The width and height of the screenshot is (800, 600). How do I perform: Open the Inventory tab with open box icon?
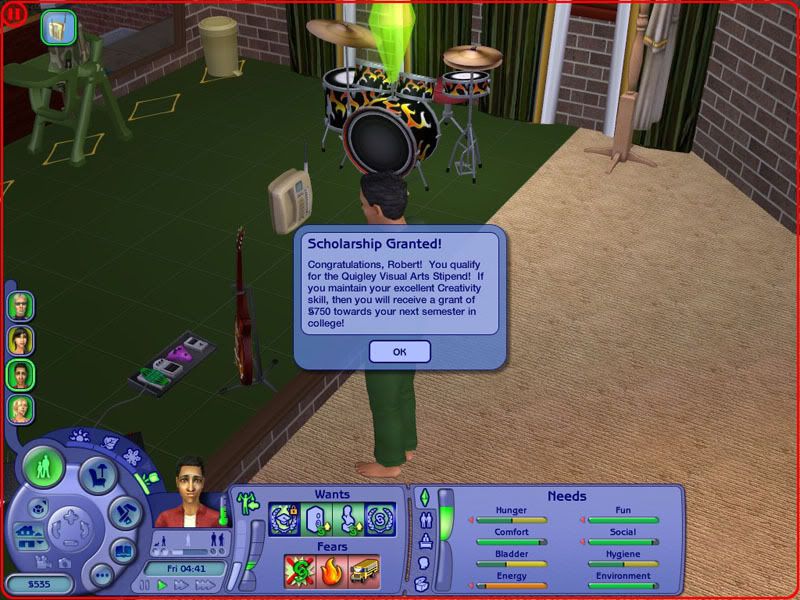423,583
